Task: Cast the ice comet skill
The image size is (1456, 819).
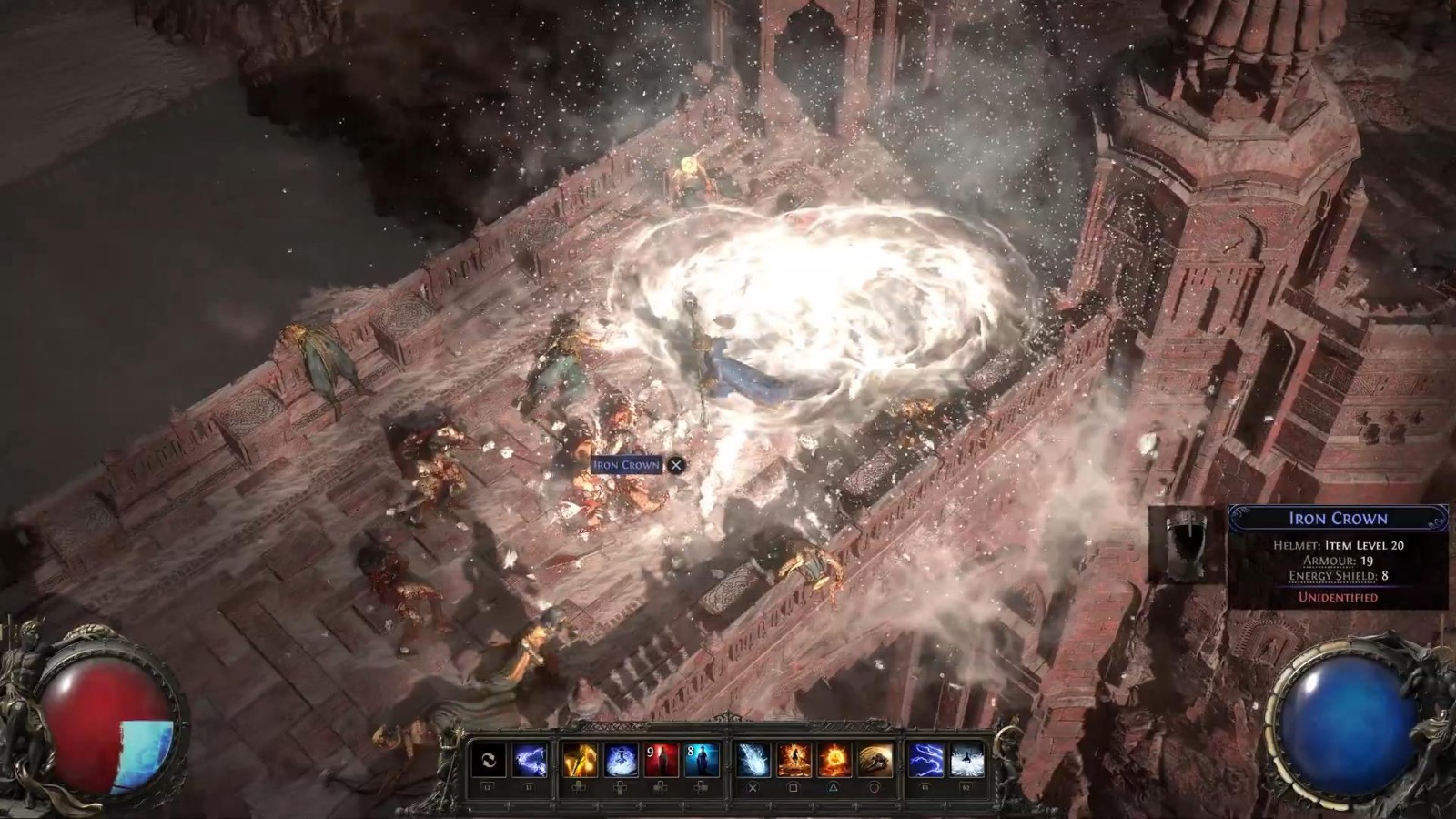Action: (x=753, y=761)
